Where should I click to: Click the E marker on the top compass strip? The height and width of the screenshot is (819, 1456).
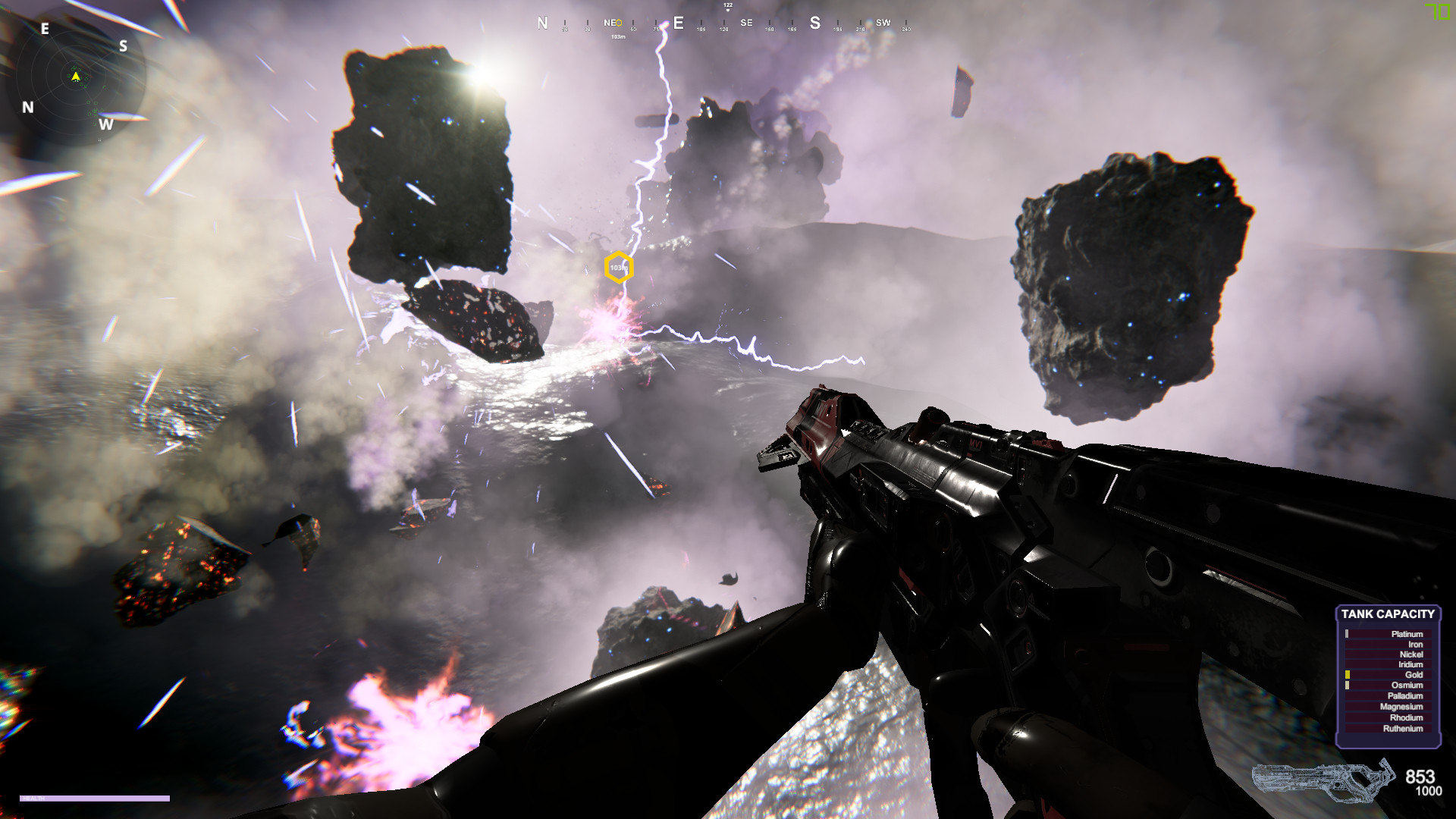677,23
